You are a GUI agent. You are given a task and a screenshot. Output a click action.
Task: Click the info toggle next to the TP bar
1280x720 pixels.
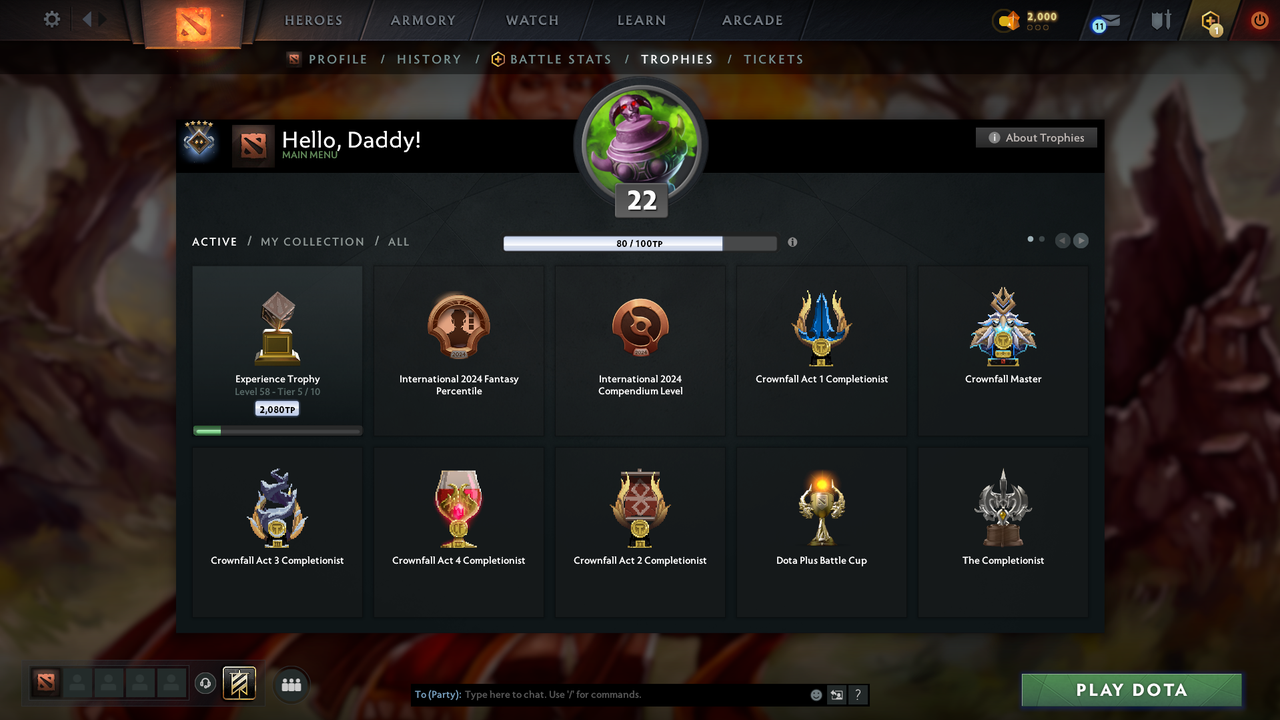click(792, 242)
